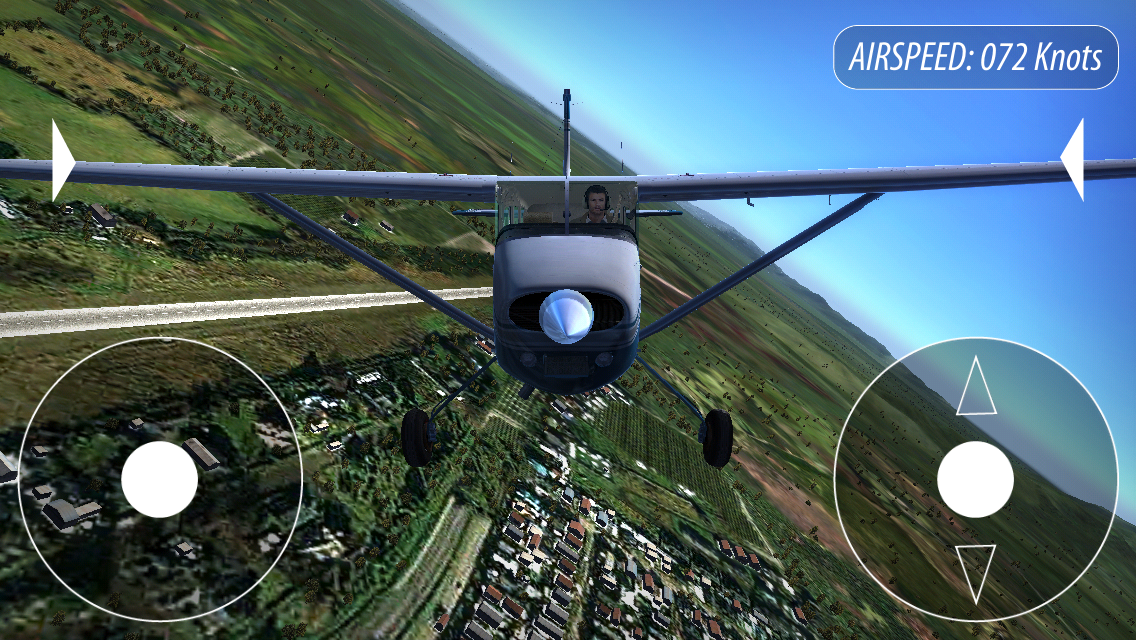Click the left joystick white knob
The height and width of the screenshot is (640, 1136).
tap(159, 479)
